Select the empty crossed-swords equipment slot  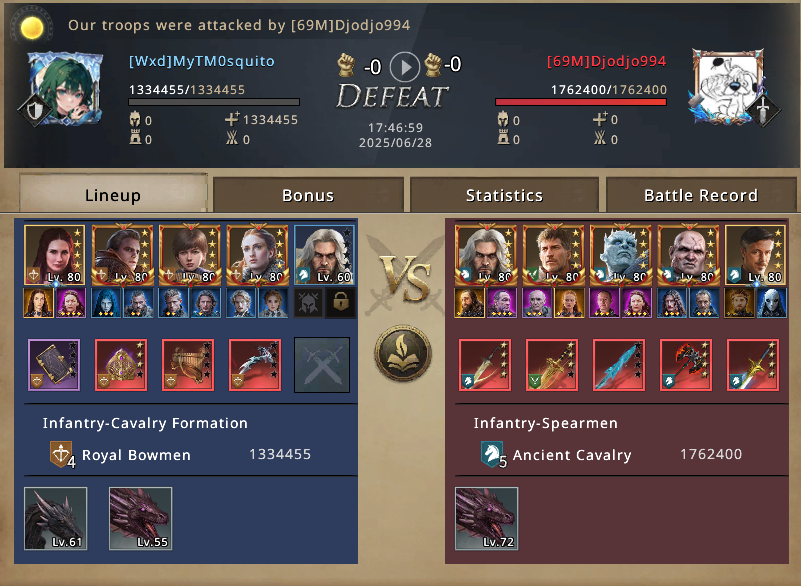322,365
